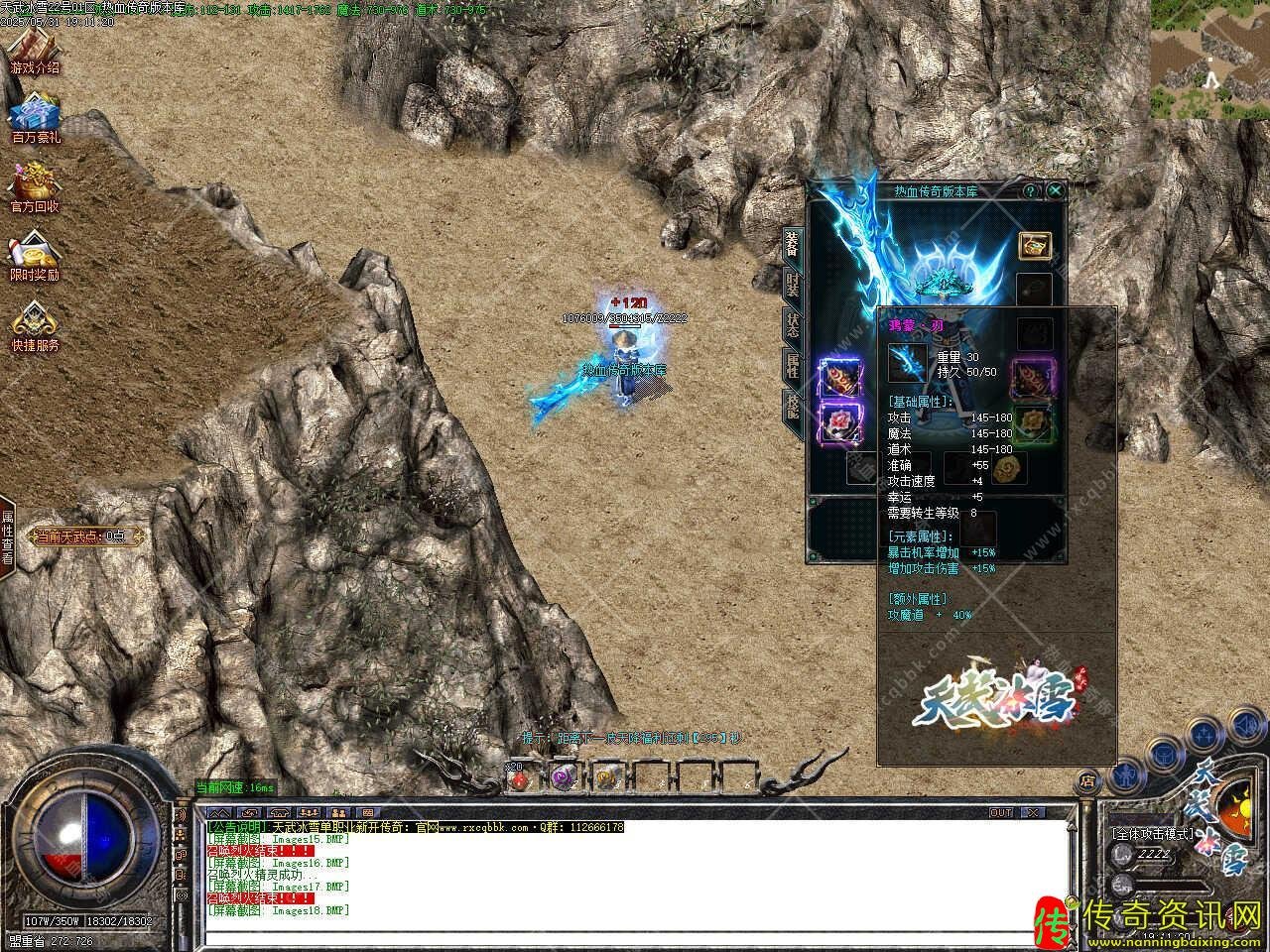
Task: Open the minimap
Action: coord(1209,60)
